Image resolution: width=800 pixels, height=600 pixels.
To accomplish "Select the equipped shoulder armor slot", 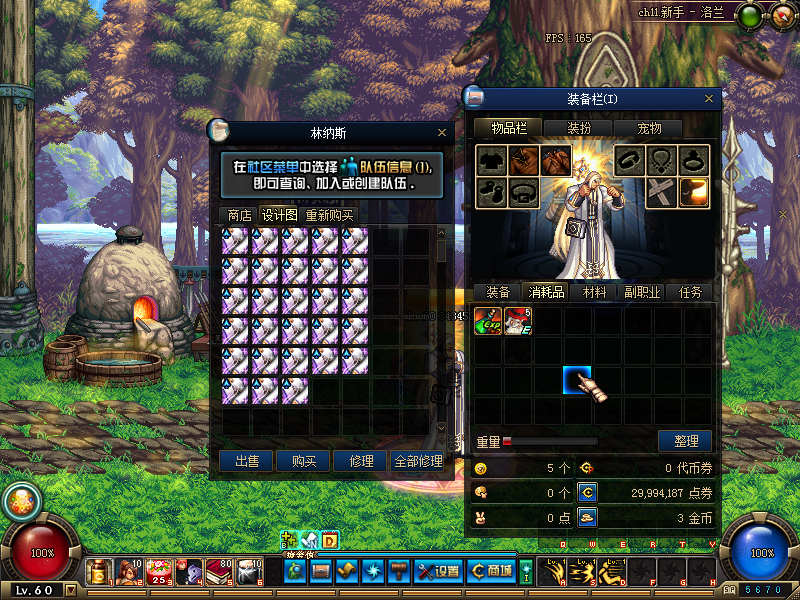I will click(523, 160).
